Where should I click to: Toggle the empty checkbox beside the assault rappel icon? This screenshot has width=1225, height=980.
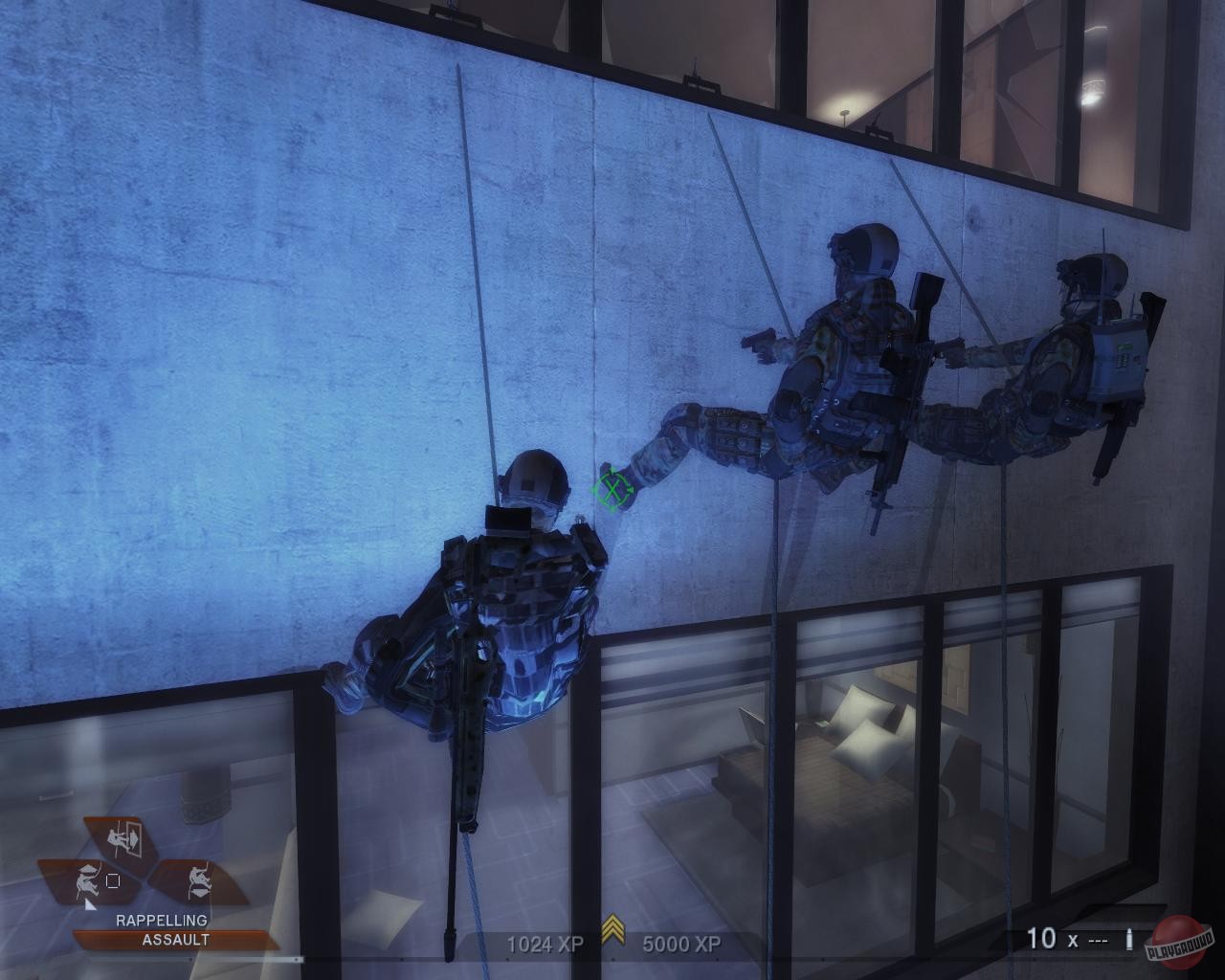point(113,880)
